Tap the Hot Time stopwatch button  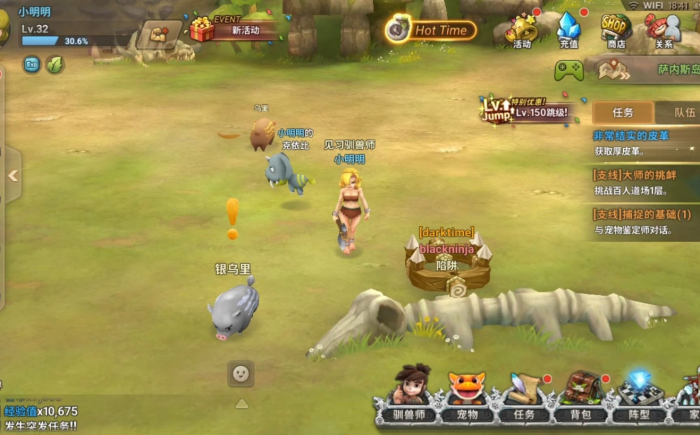click(430, 30)
